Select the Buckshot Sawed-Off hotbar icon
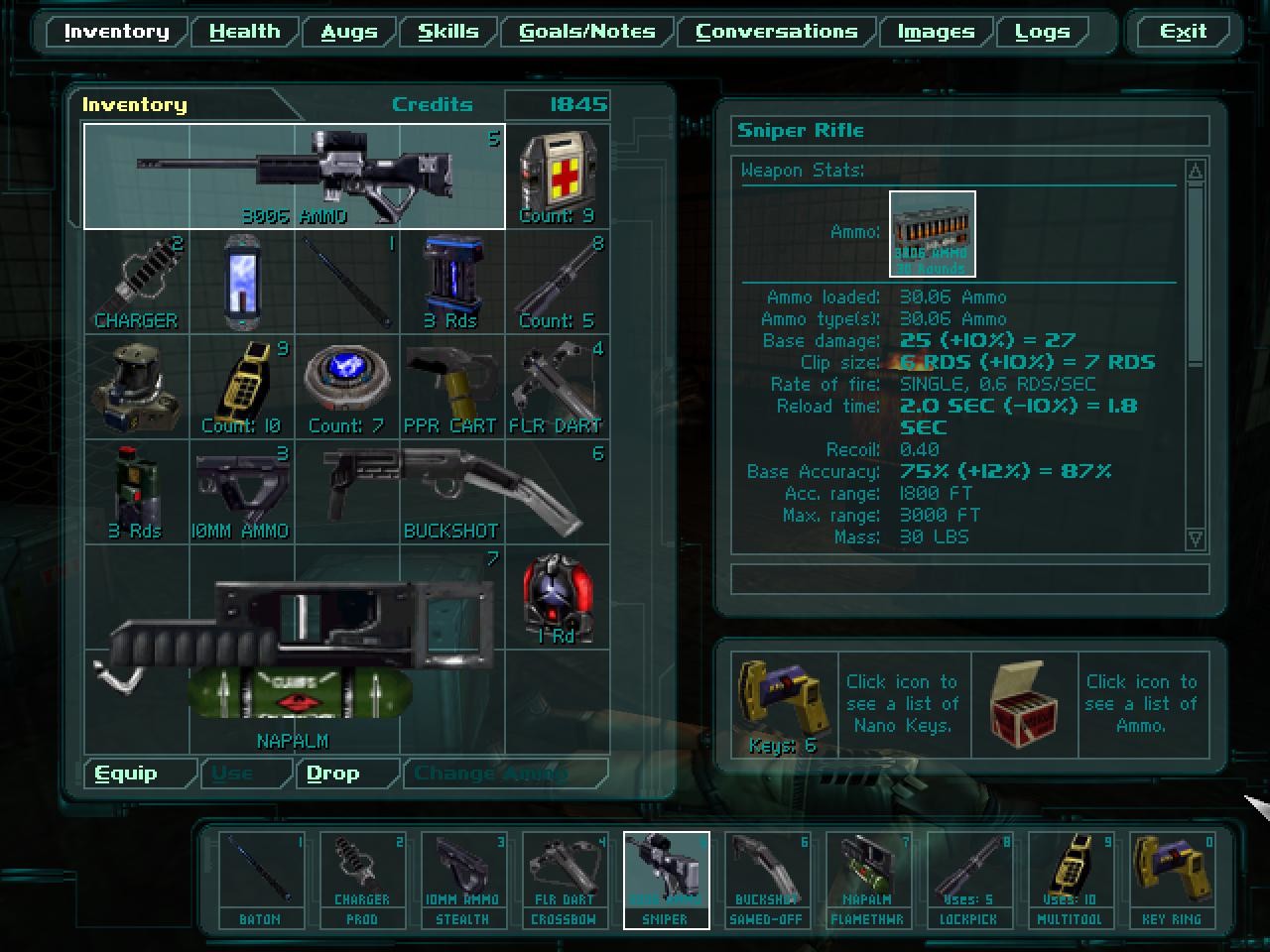The height and width of the screenshot is (952, 1270). (x=767, y=878)
